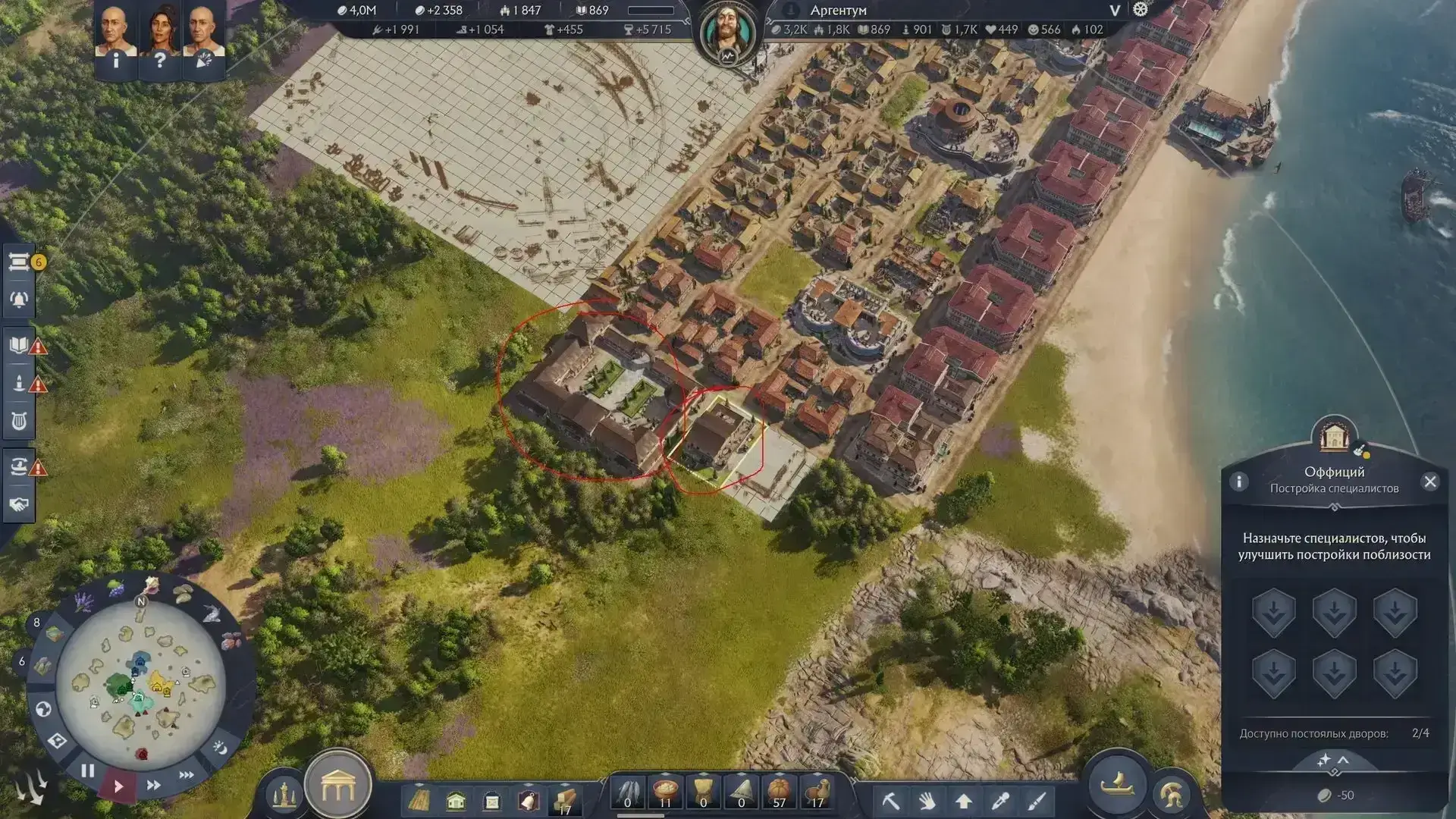Select the move building hand tool

(x=927, y=801)
